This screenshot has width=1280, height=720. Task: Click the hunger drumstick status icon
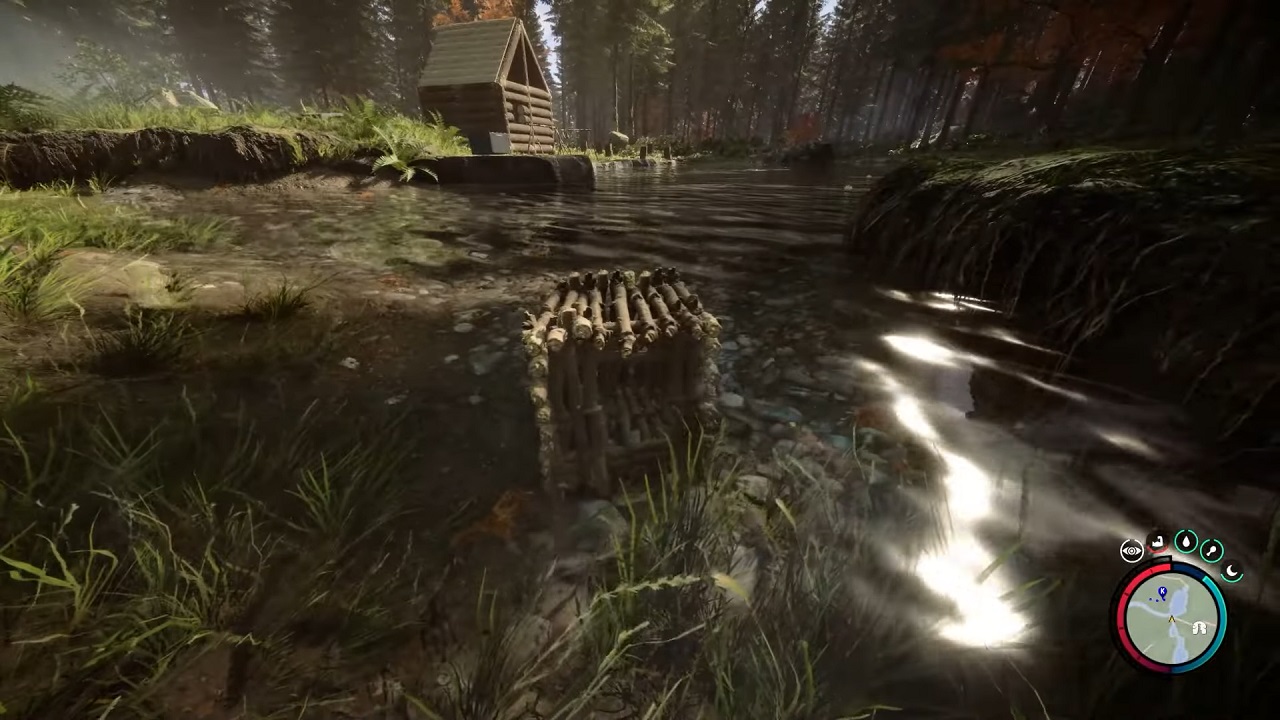1210,551
